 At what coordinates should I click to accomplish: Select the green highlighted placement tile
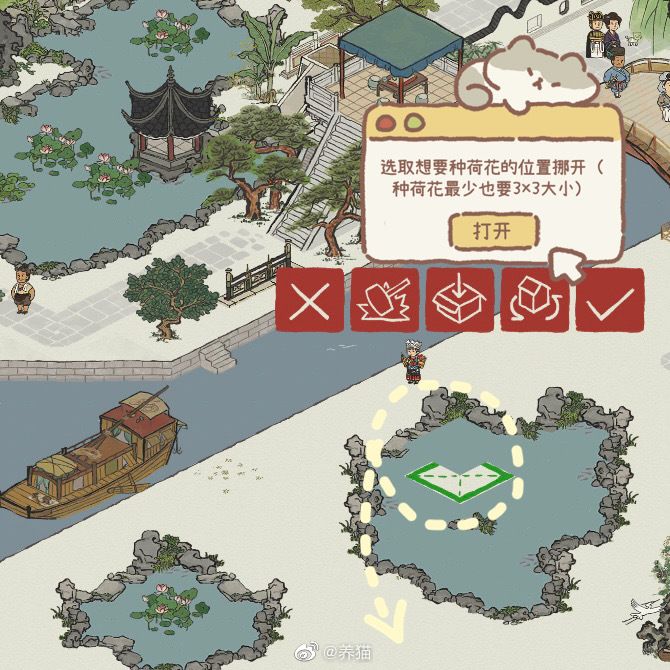[459, 480]
